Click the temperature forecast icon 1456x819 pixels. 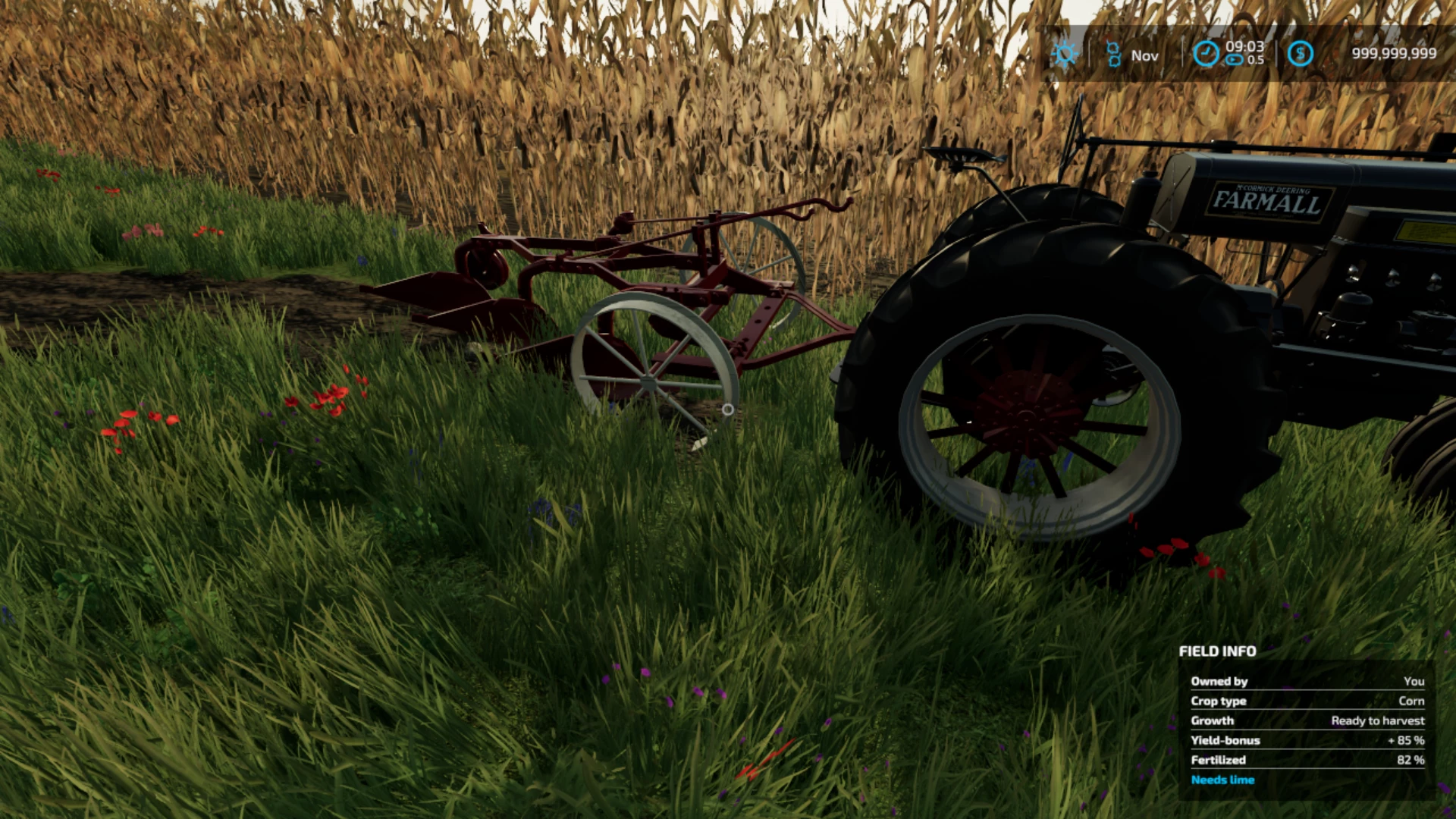(1113, 54)
